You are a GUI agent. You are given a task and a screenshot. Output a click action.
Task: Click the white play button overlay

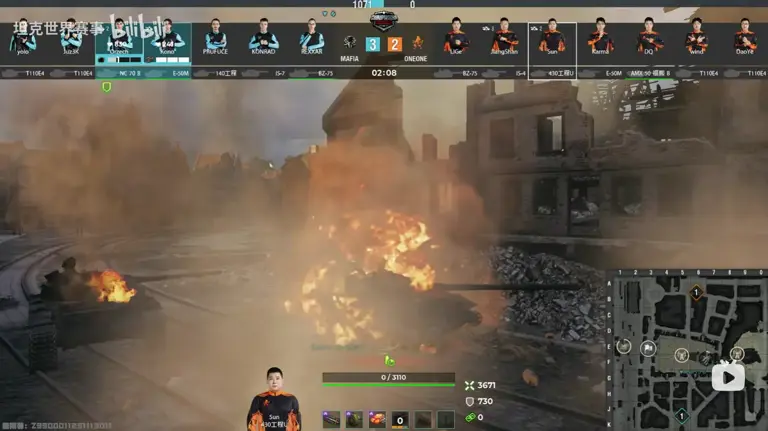tap(727, 376)
